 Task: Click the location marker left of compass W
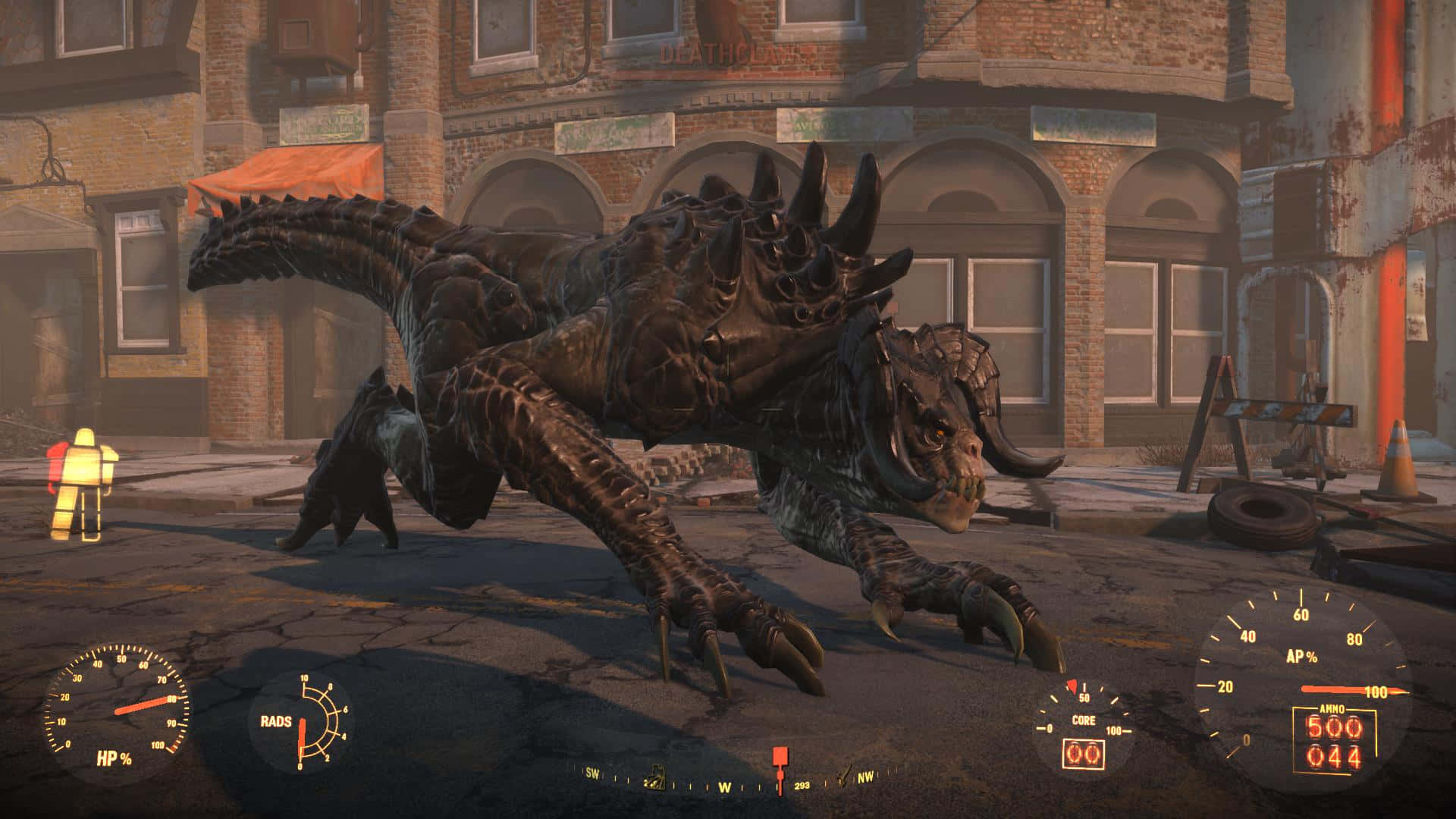[x=653, y=782]
